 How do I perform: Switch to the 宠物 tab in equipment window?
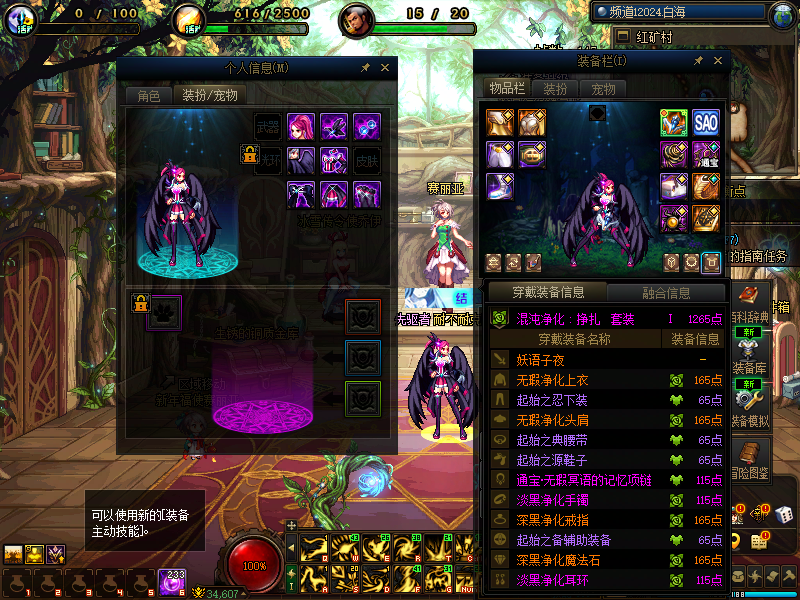point(604,89)
